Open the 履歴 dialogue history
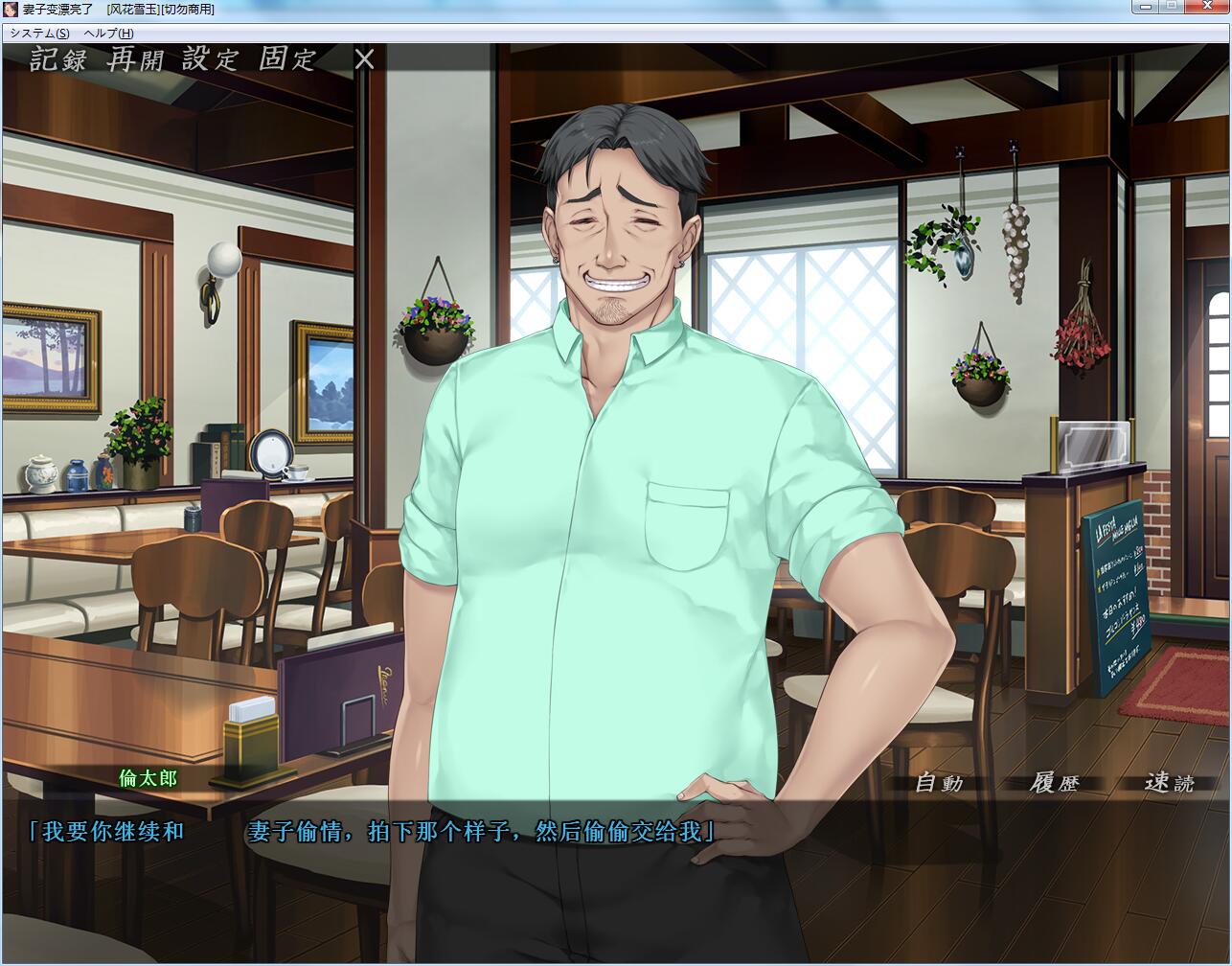Image resolution: width=1232 pixels, height=966 pixels. pyautogui.click(x=1054, y=783)
